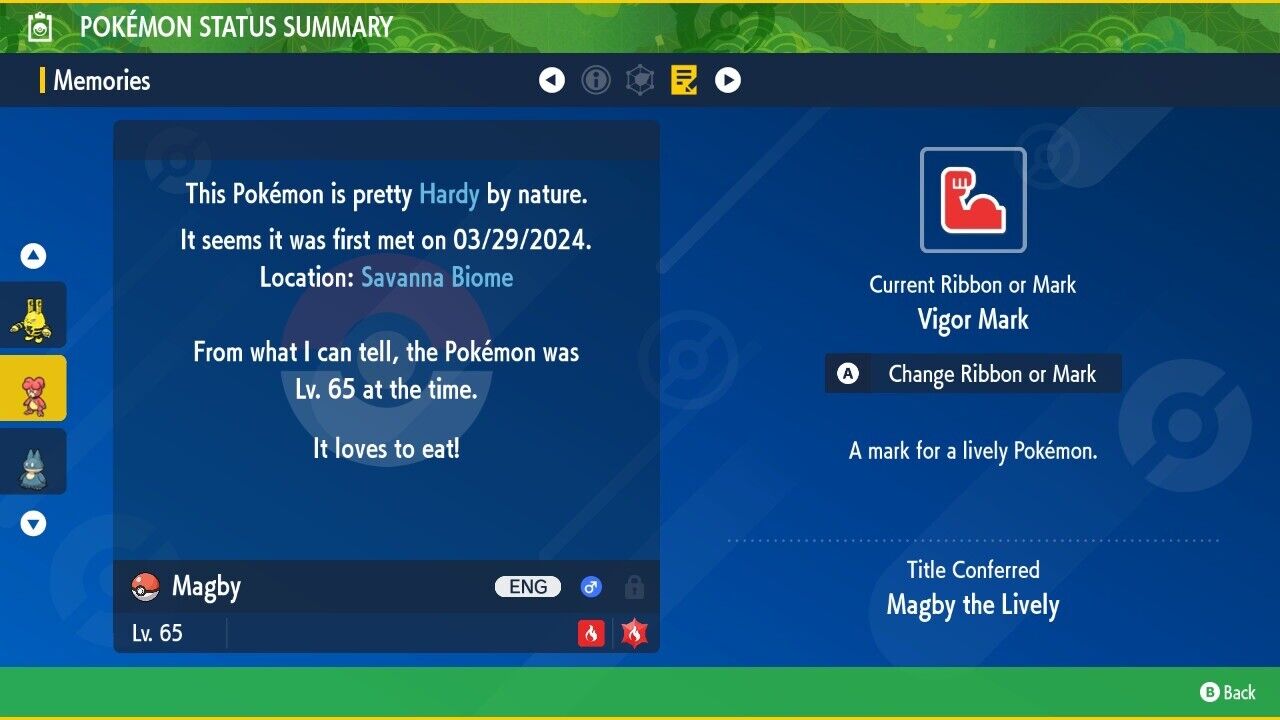Switch to the stats hexagon tab
This screenshot has height=720, width=1280.
pyautogui.click(x=640, y=80)
